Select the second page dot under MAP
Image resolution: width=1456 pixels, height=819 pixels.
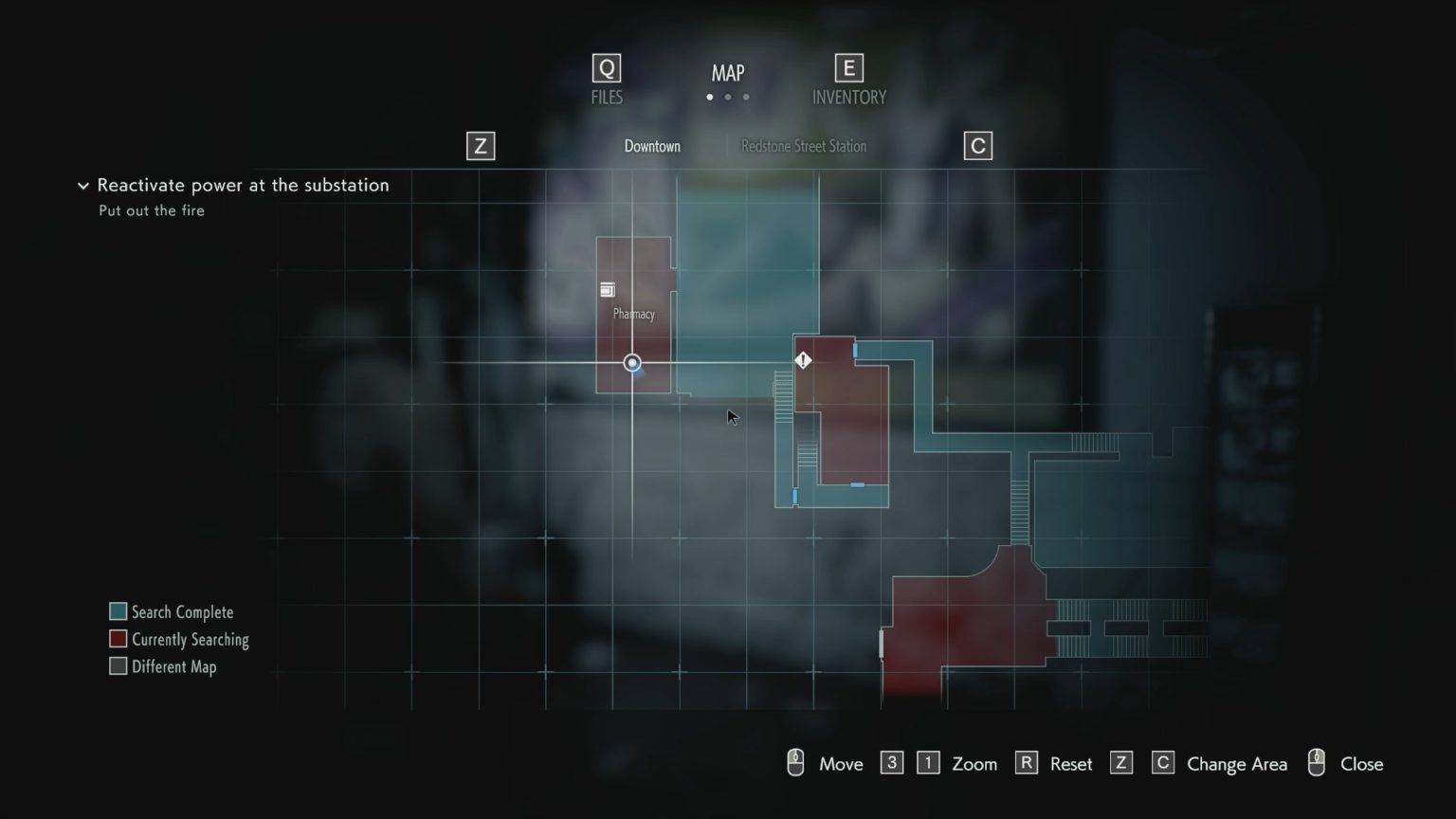coord(728,97)
